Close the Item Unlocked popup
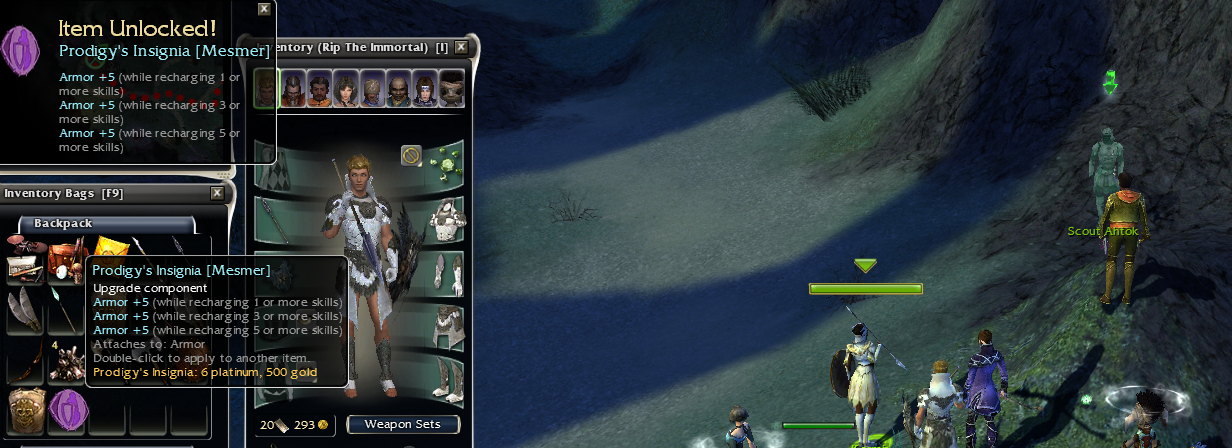The height and width of the screenshot is (448, 1232). tap(264, 9)
